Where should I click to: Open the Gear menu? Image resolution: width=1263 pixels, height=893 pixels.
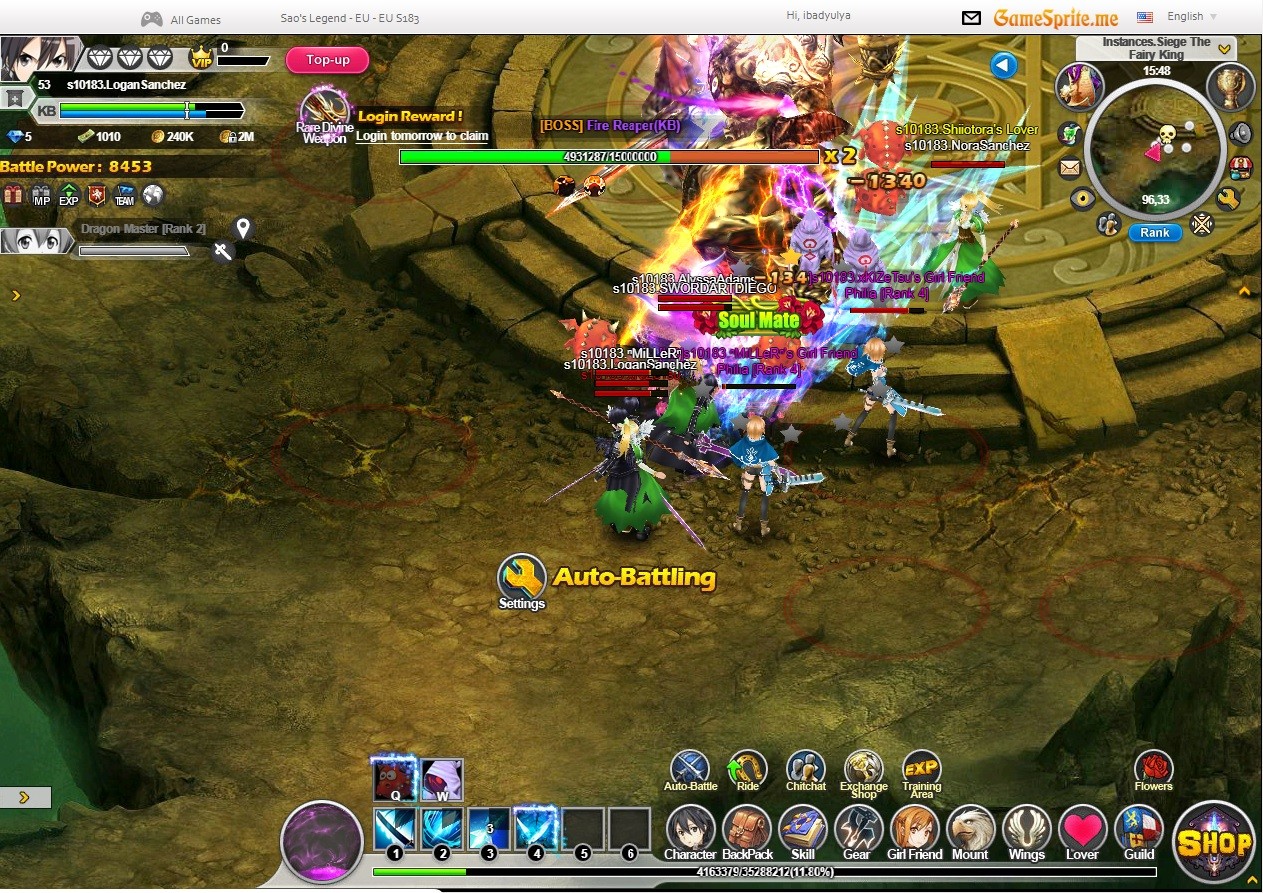tap(857, 830)
